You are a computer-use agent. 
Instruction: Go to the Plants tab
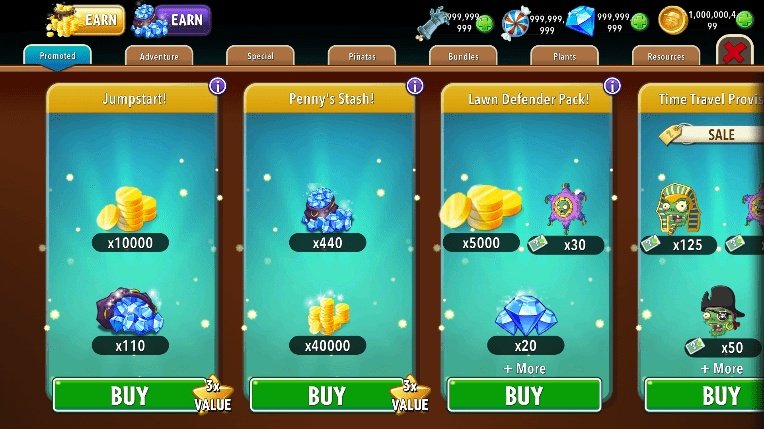point(564,56)
